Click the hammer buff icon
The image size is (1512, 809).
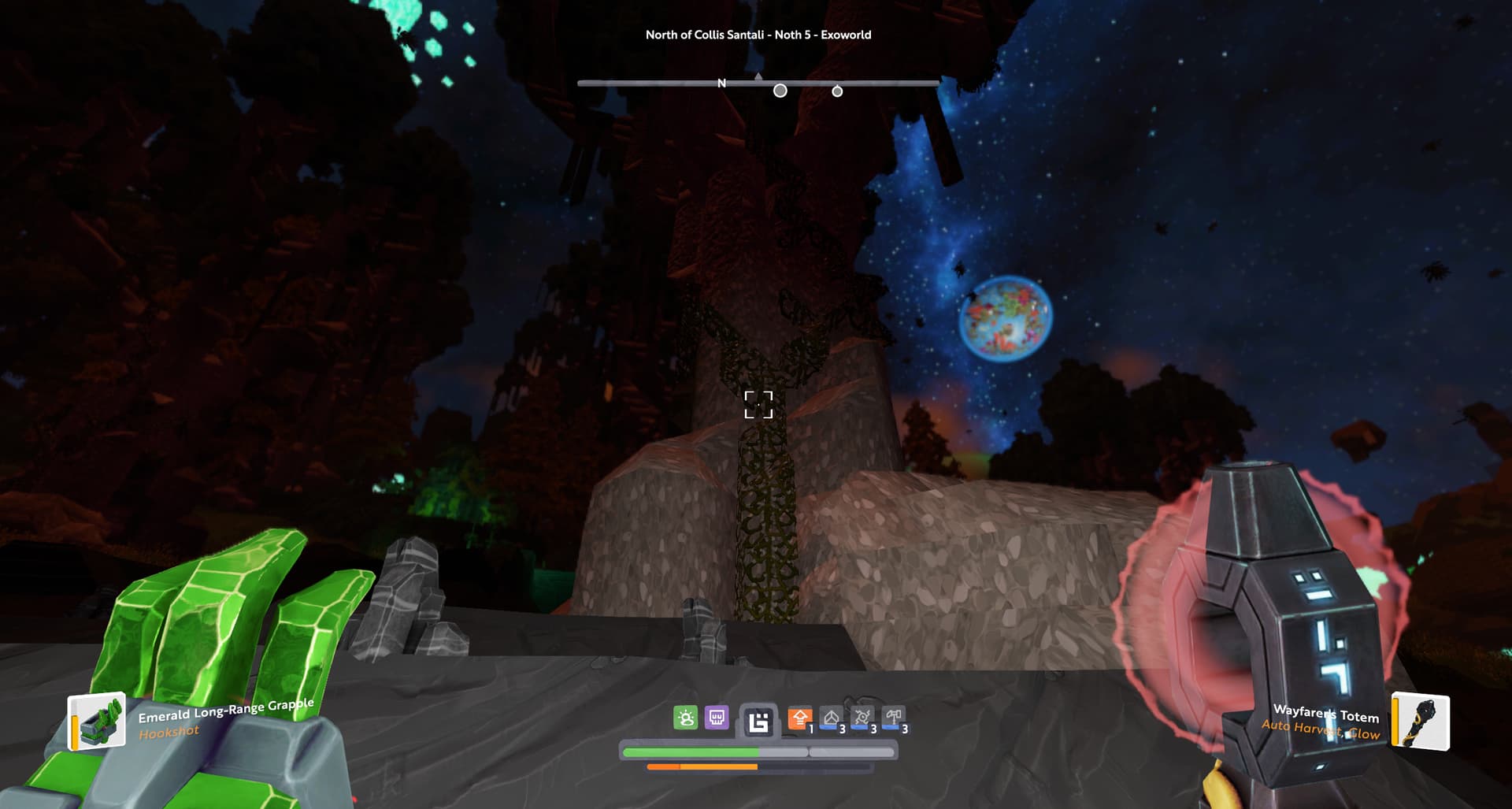point(893,718)
